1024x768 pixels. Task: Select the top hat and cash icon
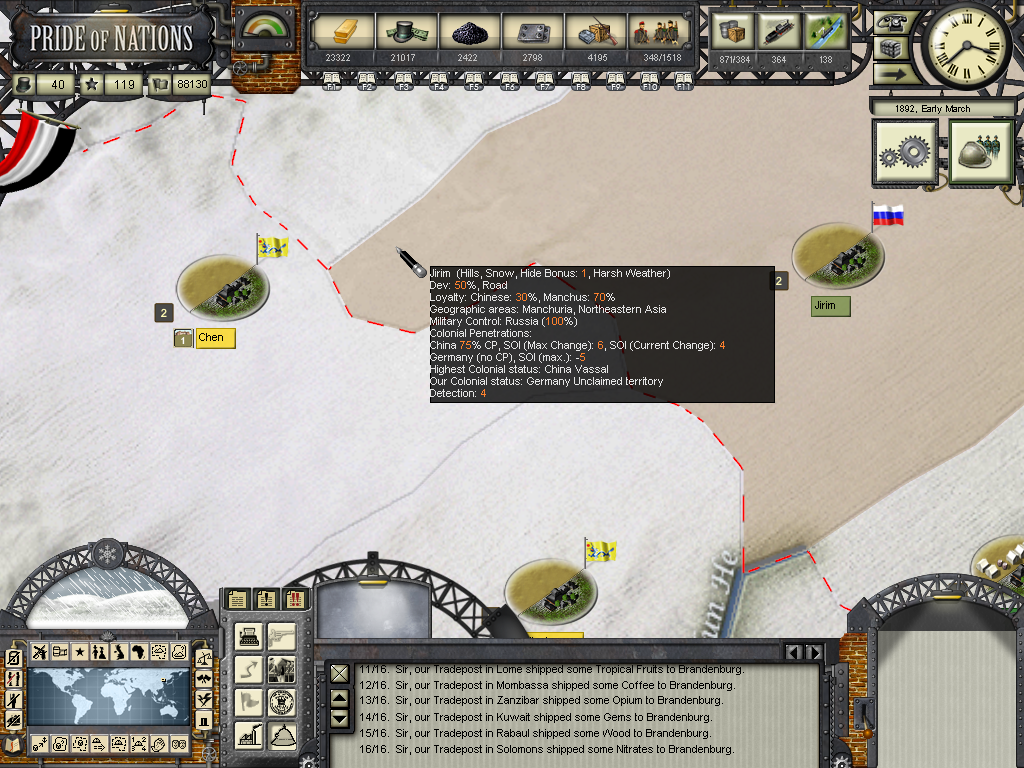pyautogui.click(x=402, y=33)
